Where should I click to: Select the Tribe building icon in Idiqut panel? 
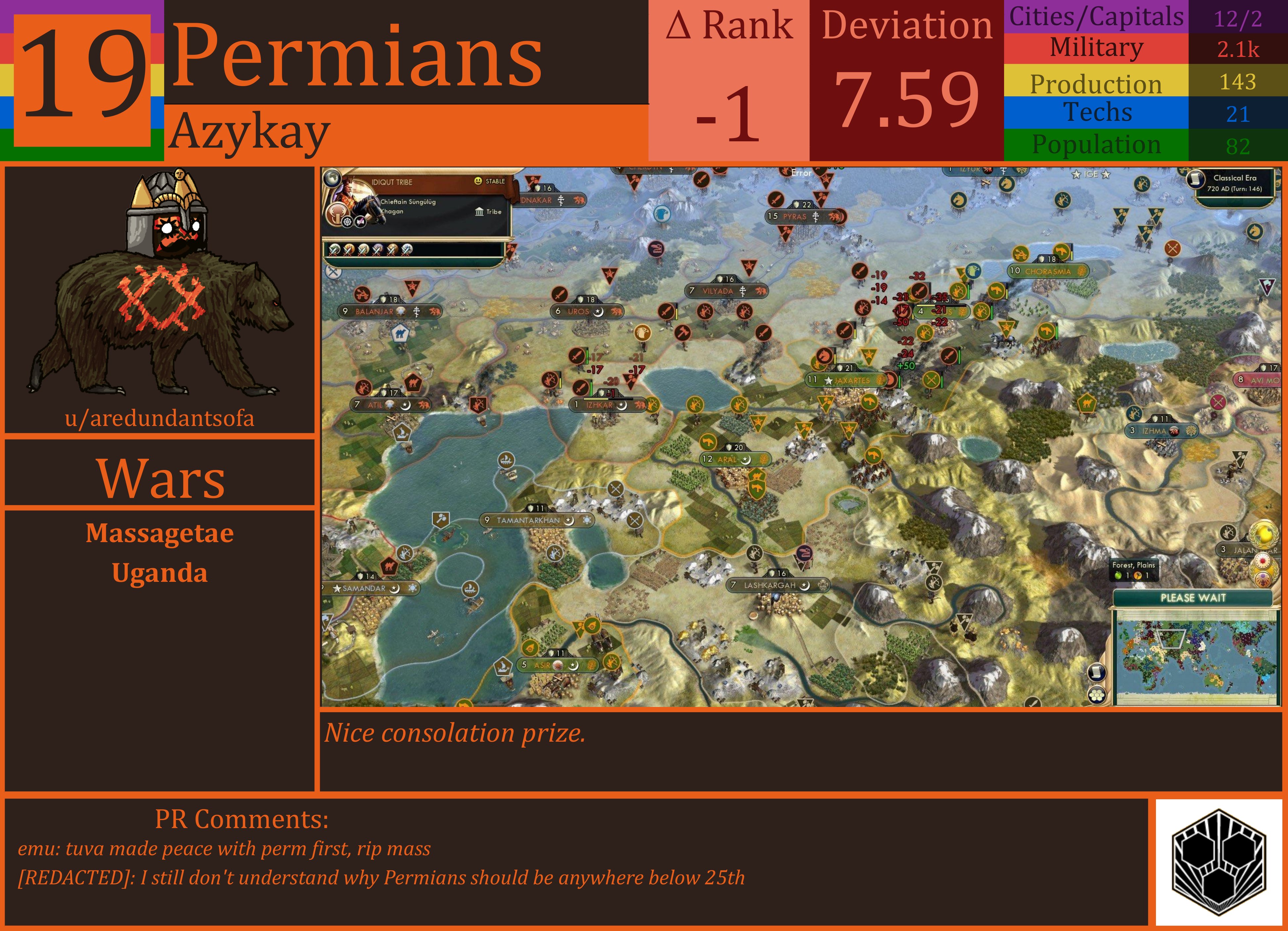coord(479,212)
